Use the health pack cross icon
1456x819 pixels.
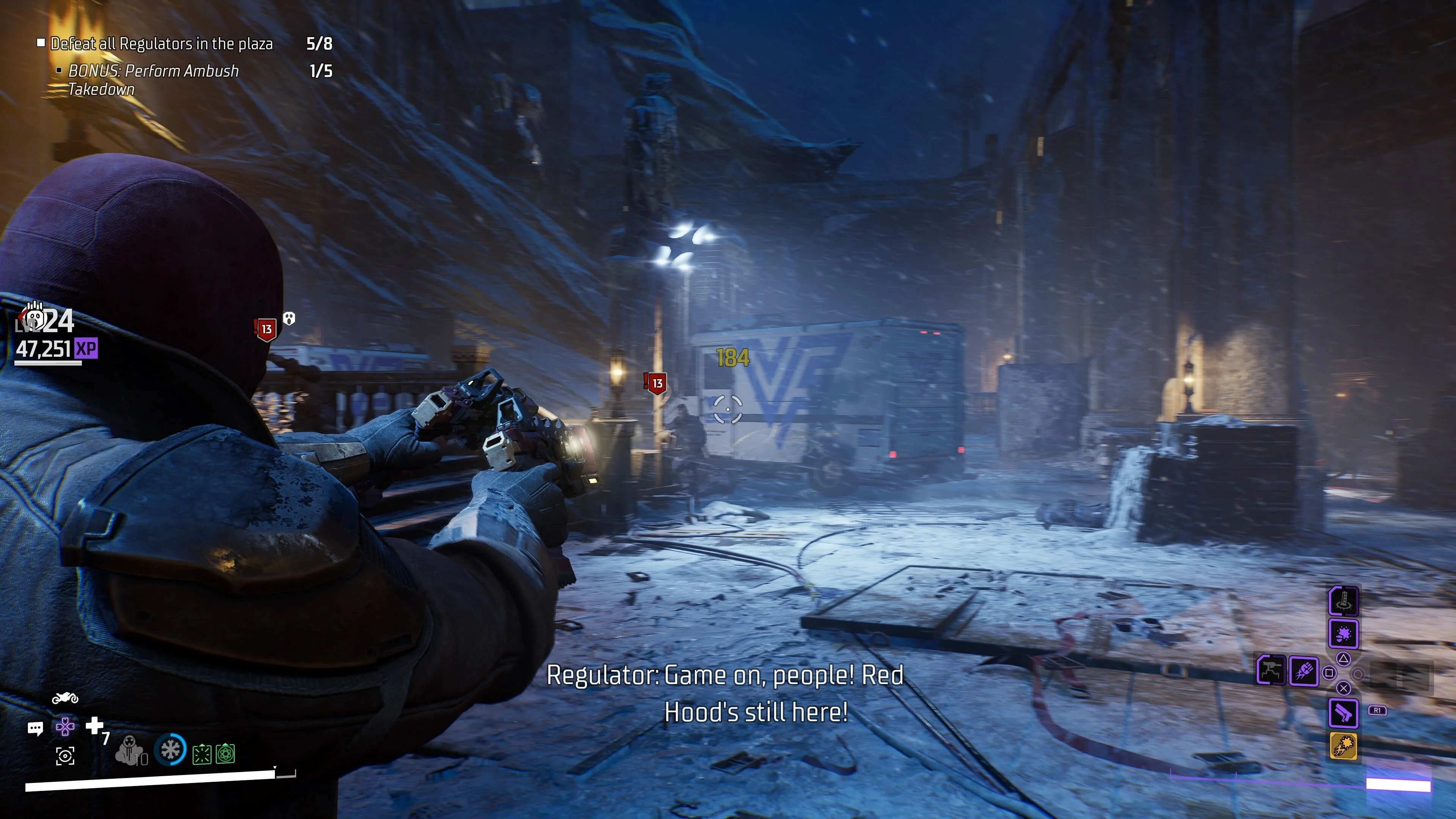(94, 725)
